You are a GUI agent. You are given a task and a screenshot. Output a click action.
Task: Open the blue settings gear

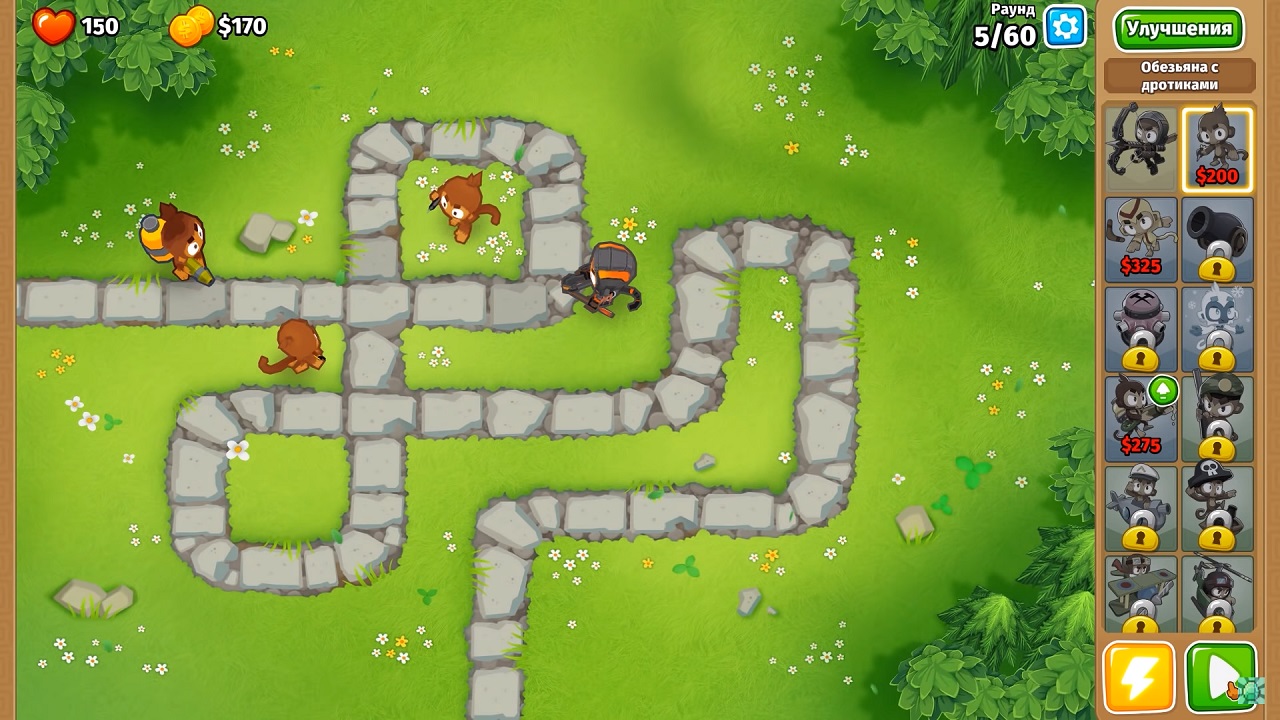click(1063, 27)
